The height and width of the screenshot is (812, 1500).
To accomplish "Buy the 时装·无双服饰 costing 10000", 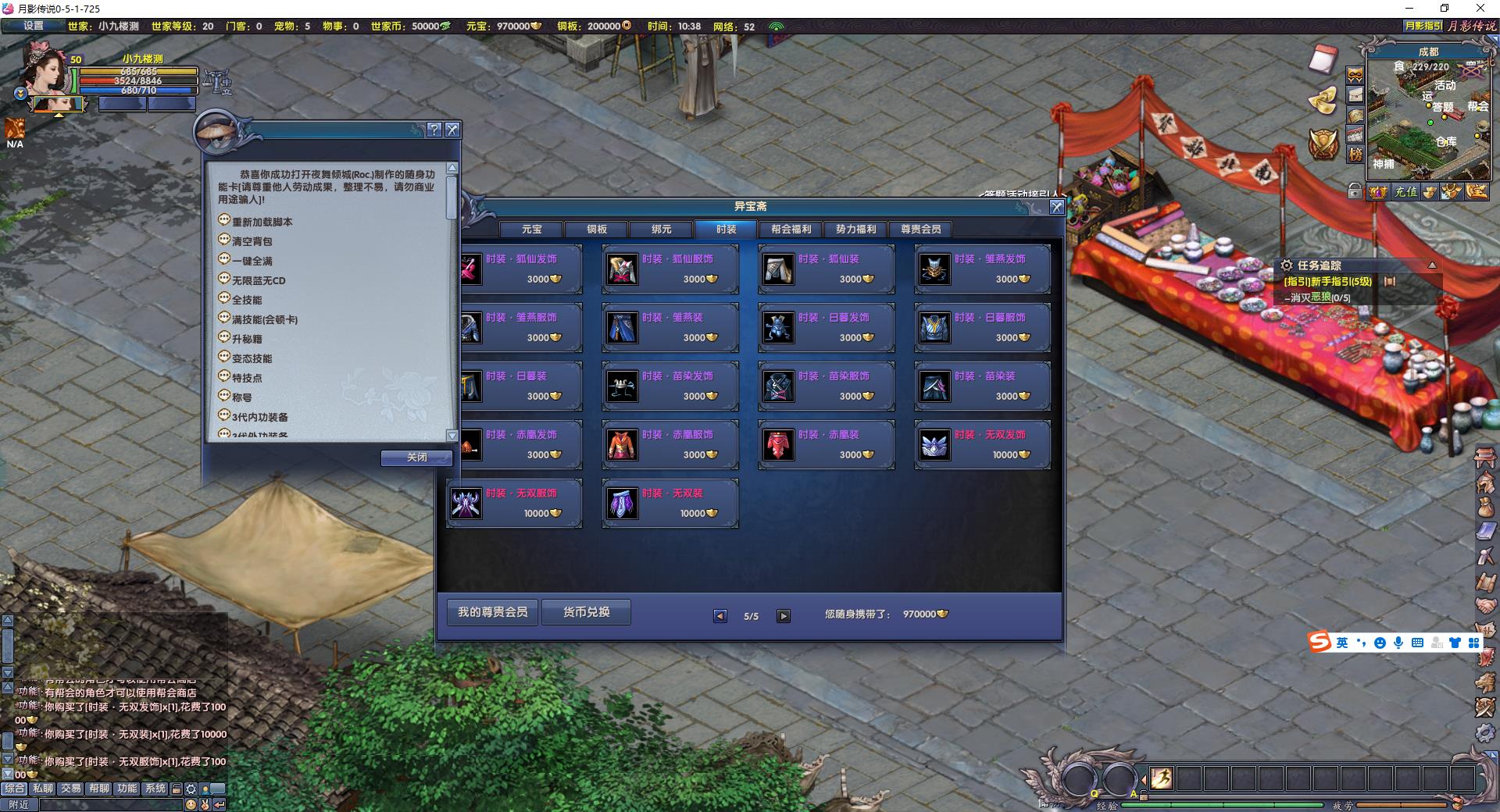I will (x=514, y=503).
